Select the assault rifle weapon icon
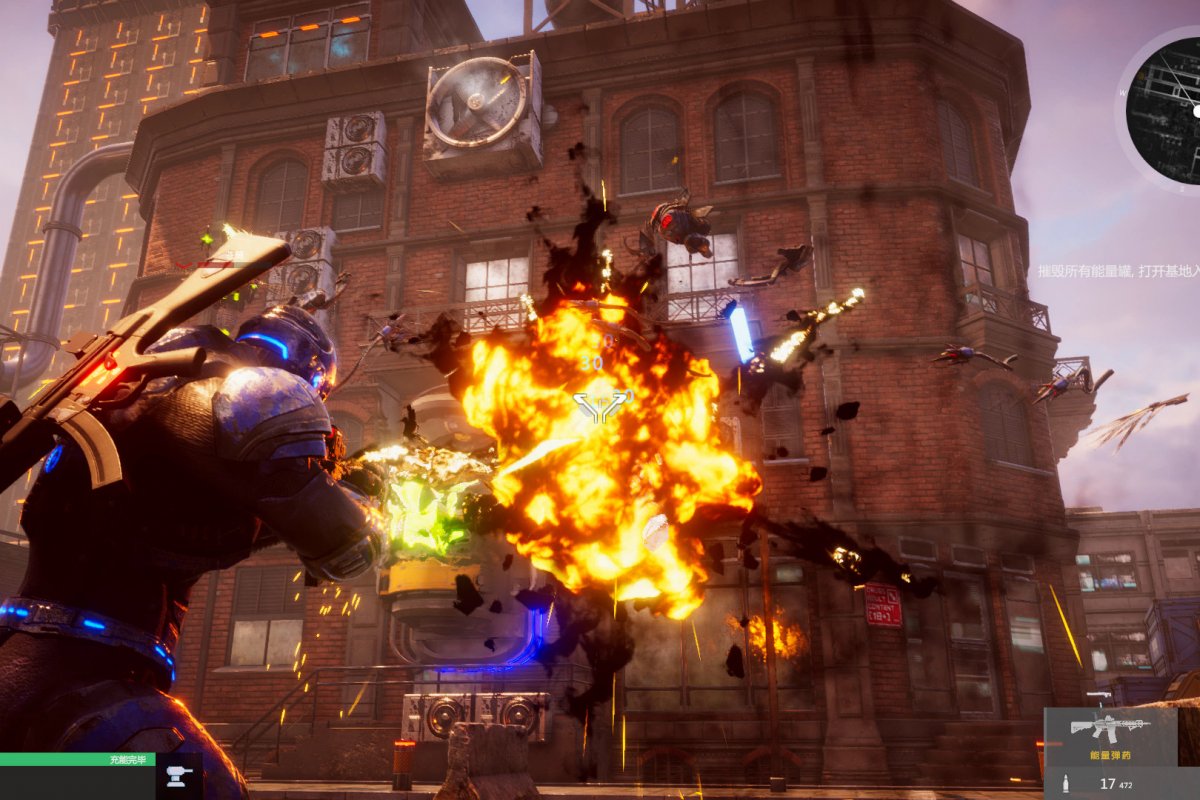 click(1109, 727)
